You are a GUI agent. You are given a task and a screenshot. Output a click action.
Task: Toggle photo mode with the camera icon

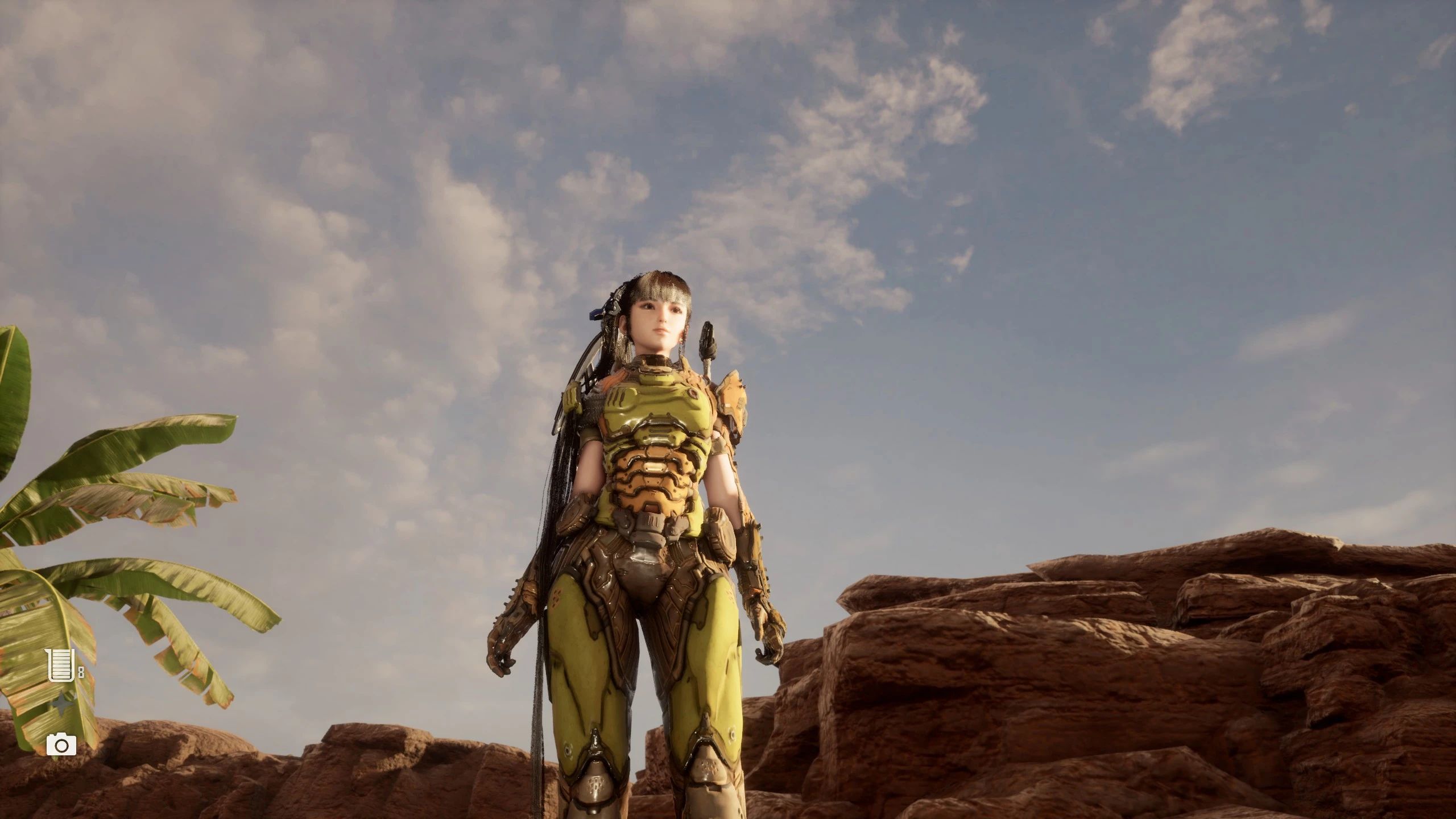pos(61,746)
